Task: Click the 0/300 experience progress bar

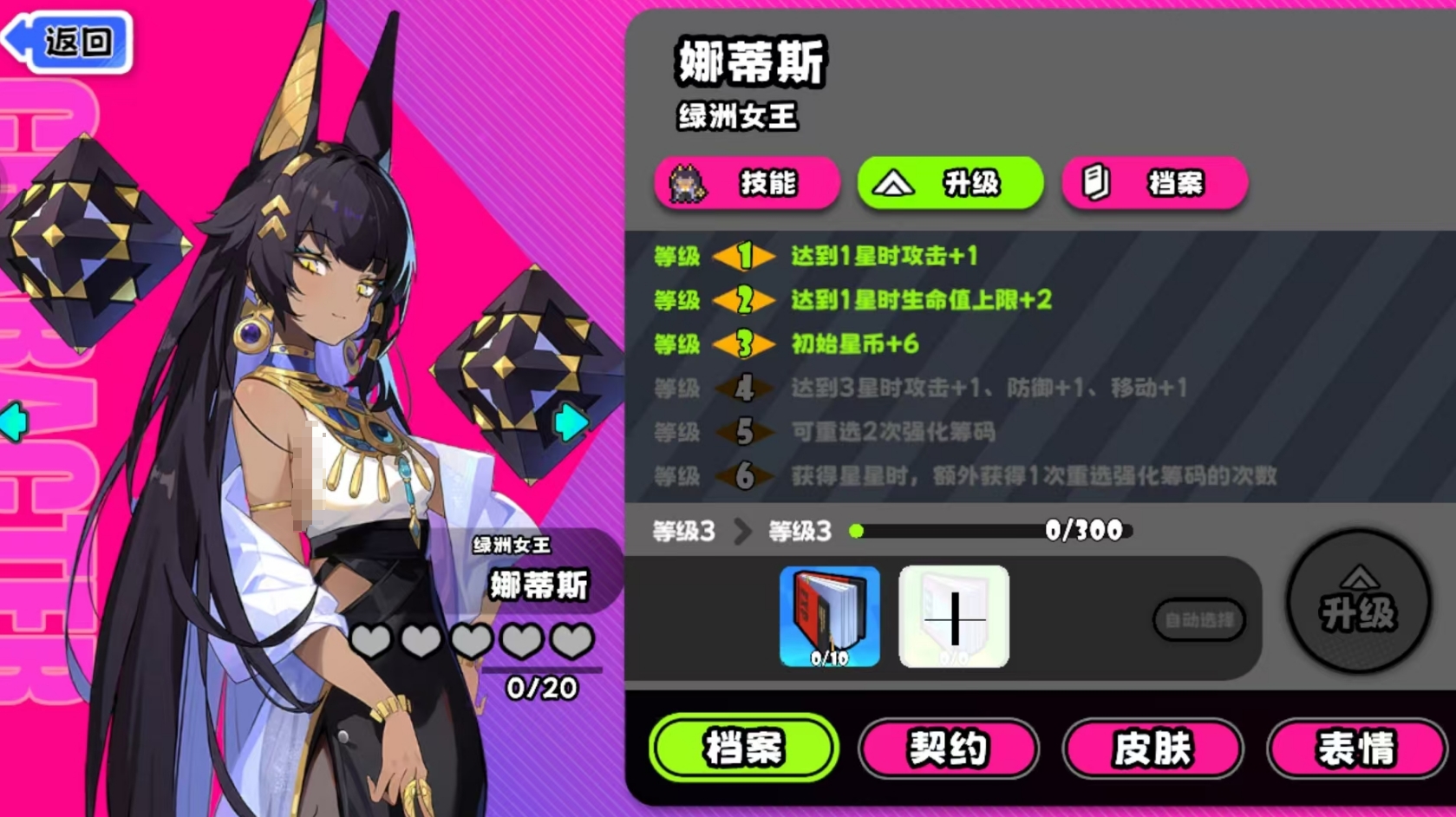Action: pos(989,528)
